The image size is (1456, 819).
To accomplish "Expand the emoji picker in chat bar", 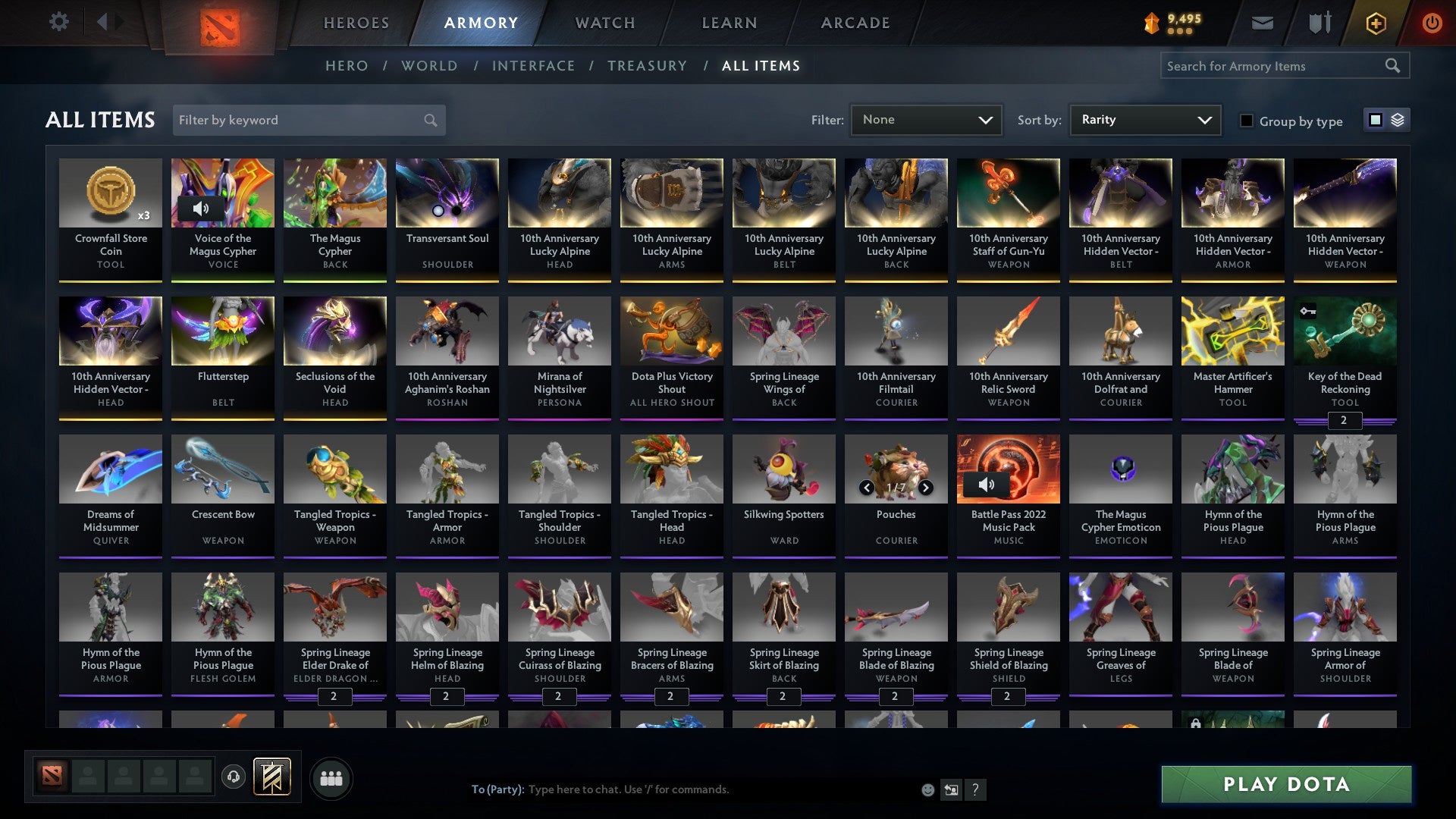I will [x=927, y=789].
